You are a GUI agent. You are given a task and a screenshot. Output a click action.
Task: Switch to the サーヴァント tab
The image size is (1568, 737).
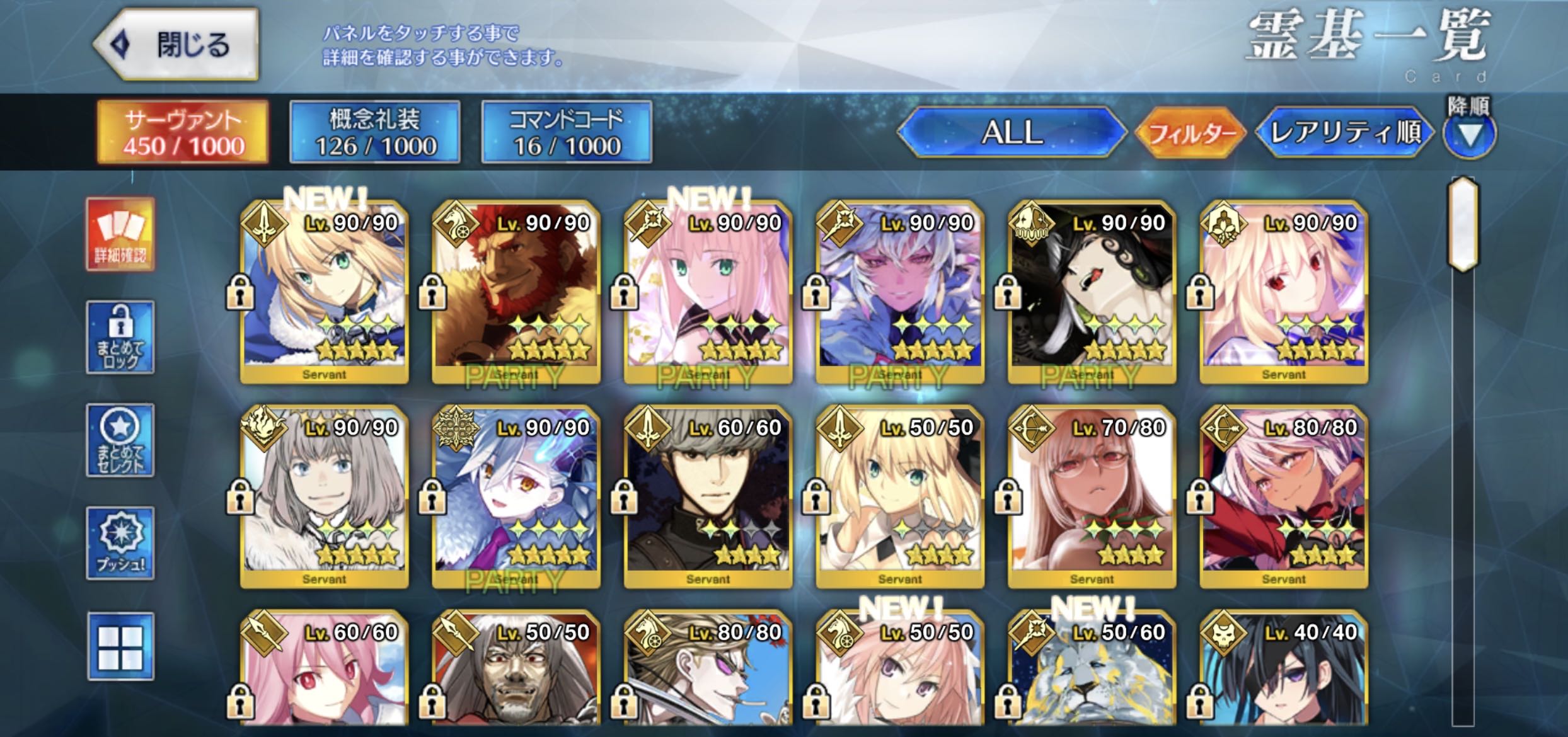[183, 132]
